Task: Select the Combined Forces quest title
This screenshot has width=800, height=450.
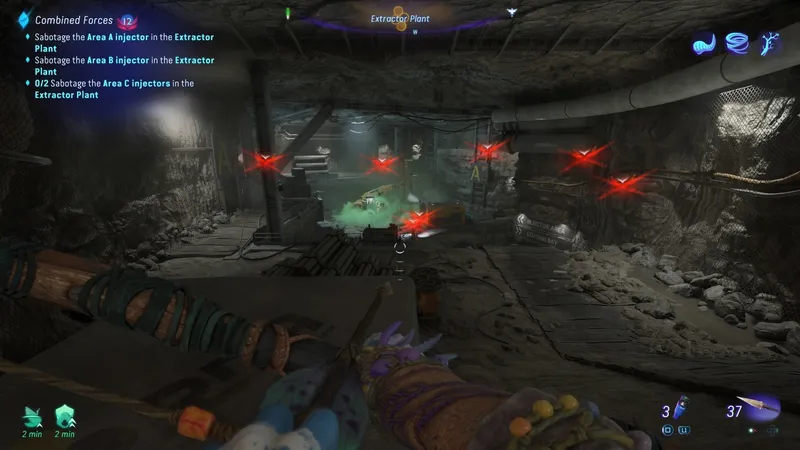Action: (x=74, y=19)
